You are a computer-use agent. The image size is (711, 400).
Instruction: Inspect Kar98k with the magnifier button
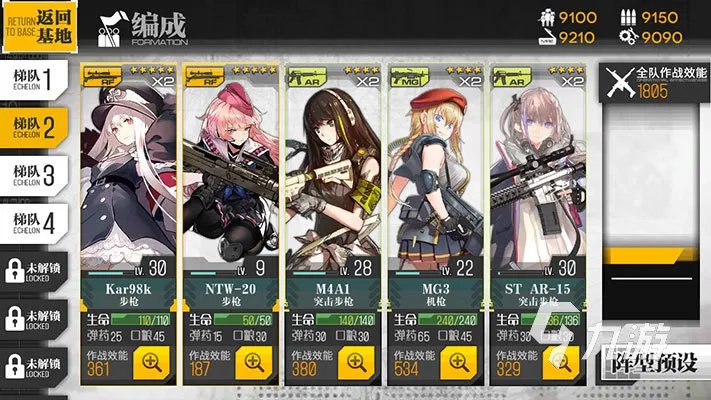(x=151, y=363)
